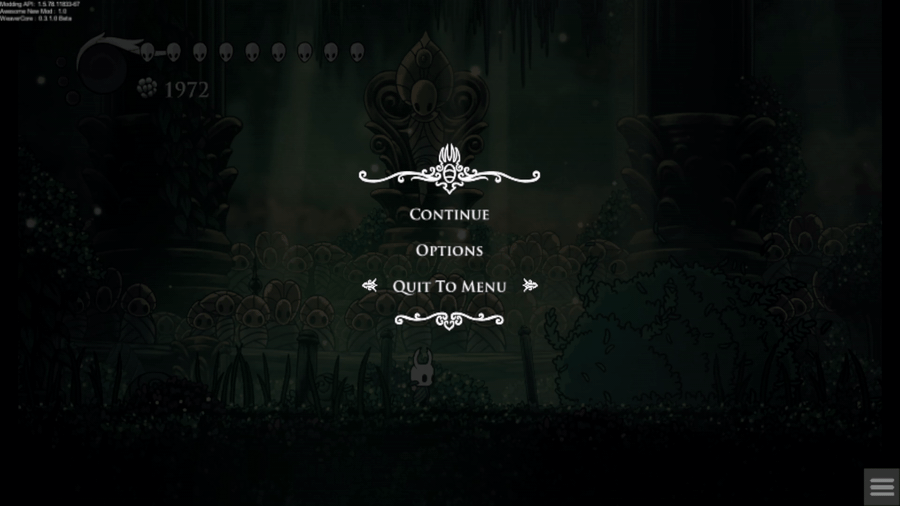Open the hamburger overlay menu button
Image resolution: width=900 pixels, height=506 pixels.
(x=881, y=487)
